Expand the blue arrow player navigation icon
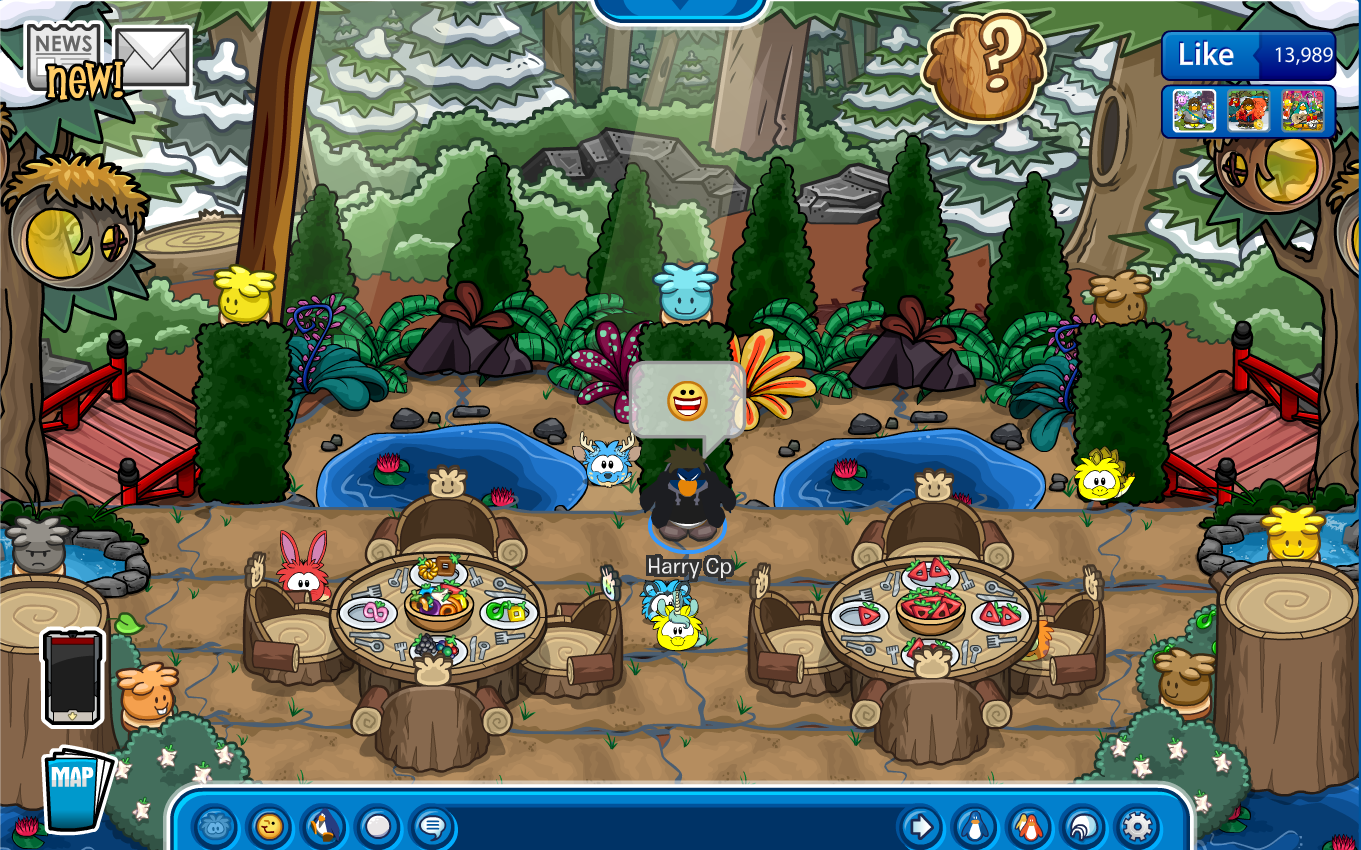This screenshot has width=1361, height=850. pos(922,827)
